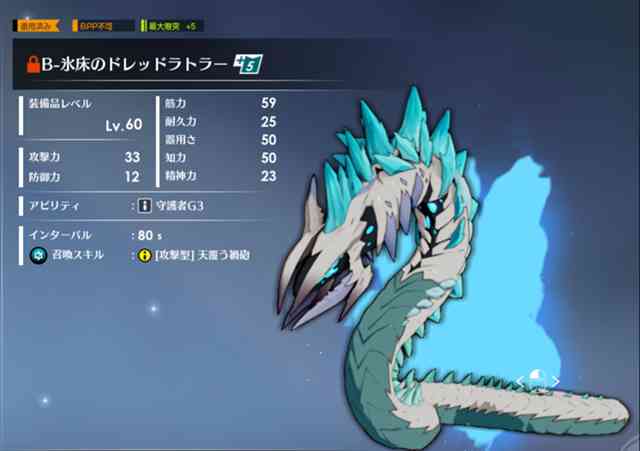Rotate the model with the left arrow
The height and width of the screenshot is (451, 640).
pos(520,381)
